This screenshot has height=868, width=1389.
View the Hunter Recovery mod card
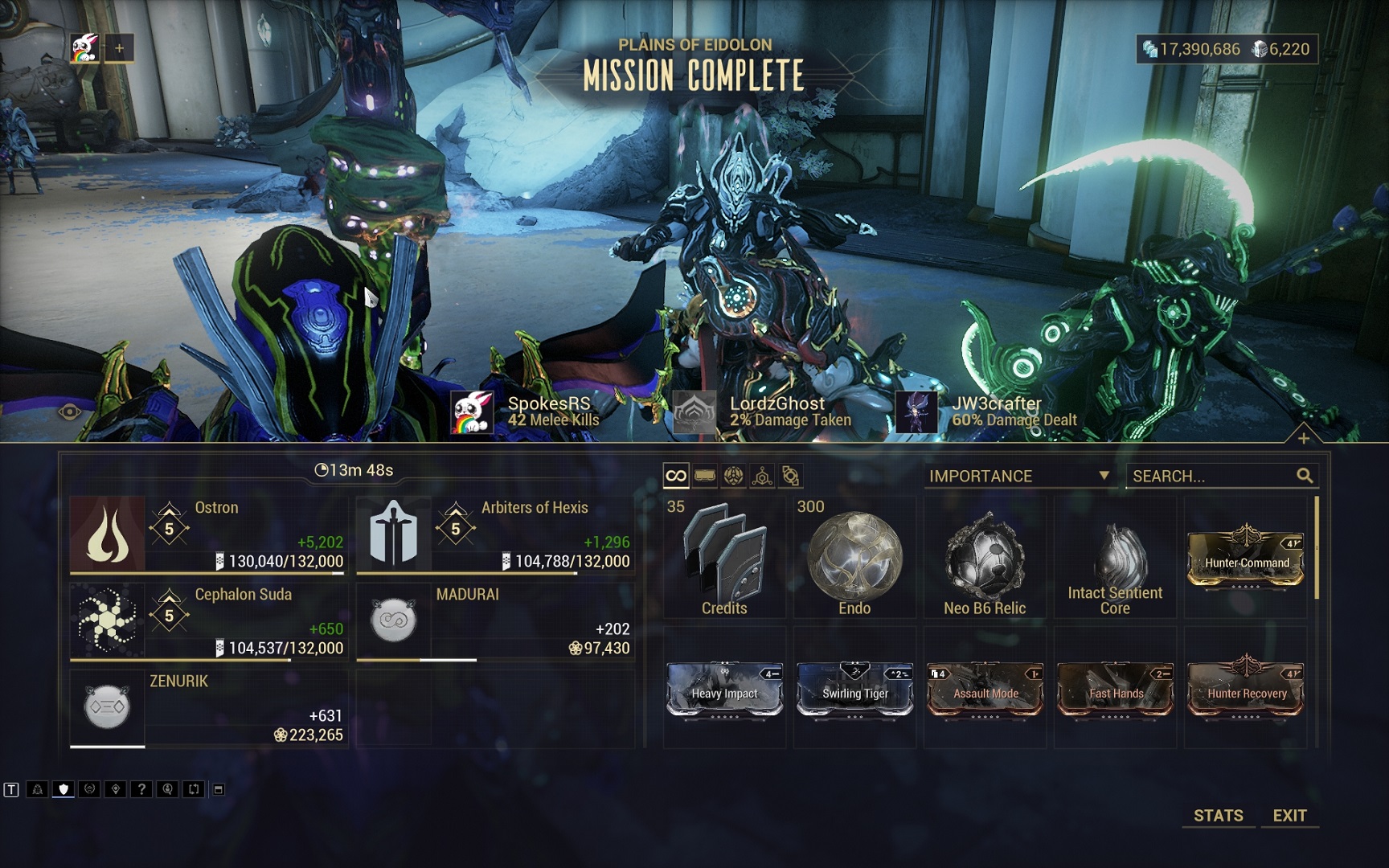click(1246, 690)
